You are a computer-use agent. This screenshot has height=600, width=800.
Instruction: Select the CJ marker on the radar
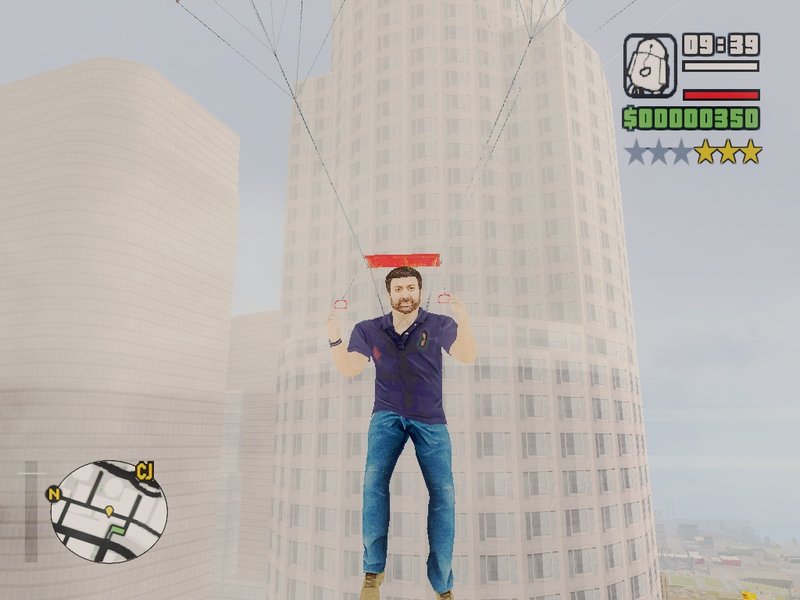pos(144,470)
